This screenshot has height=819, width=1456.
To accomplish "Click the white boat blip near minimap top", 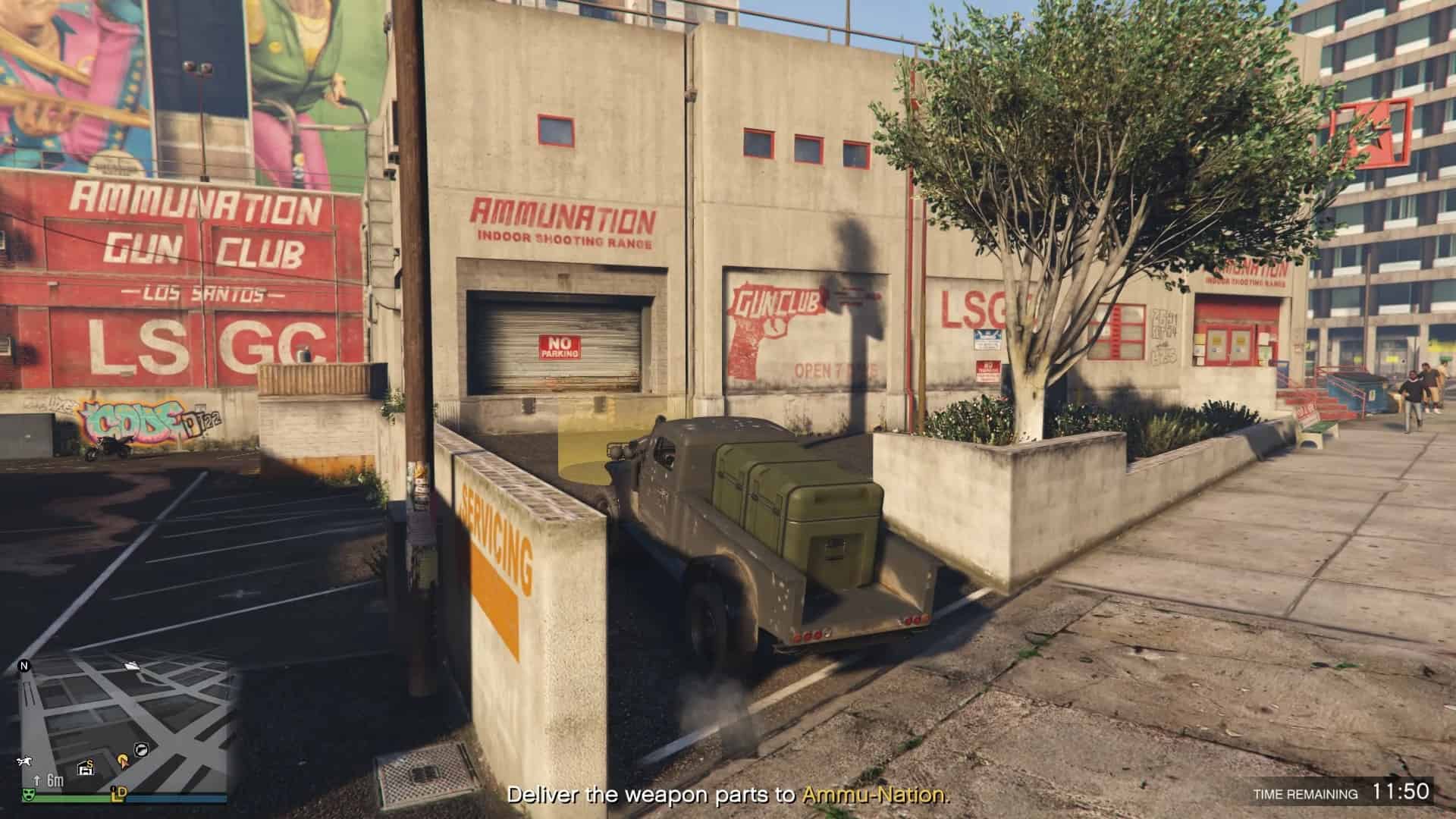I will pyautogui.click(x=133, y=667).
